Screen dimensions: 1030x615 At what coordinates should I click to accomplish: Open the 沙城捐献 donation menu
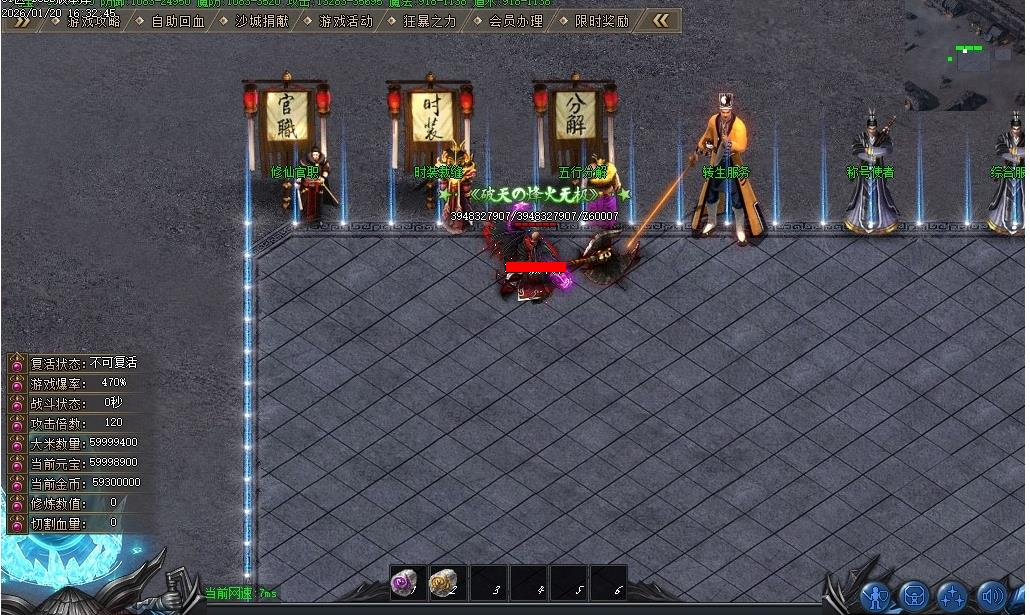pyautogui.click(x=261, y=21)
